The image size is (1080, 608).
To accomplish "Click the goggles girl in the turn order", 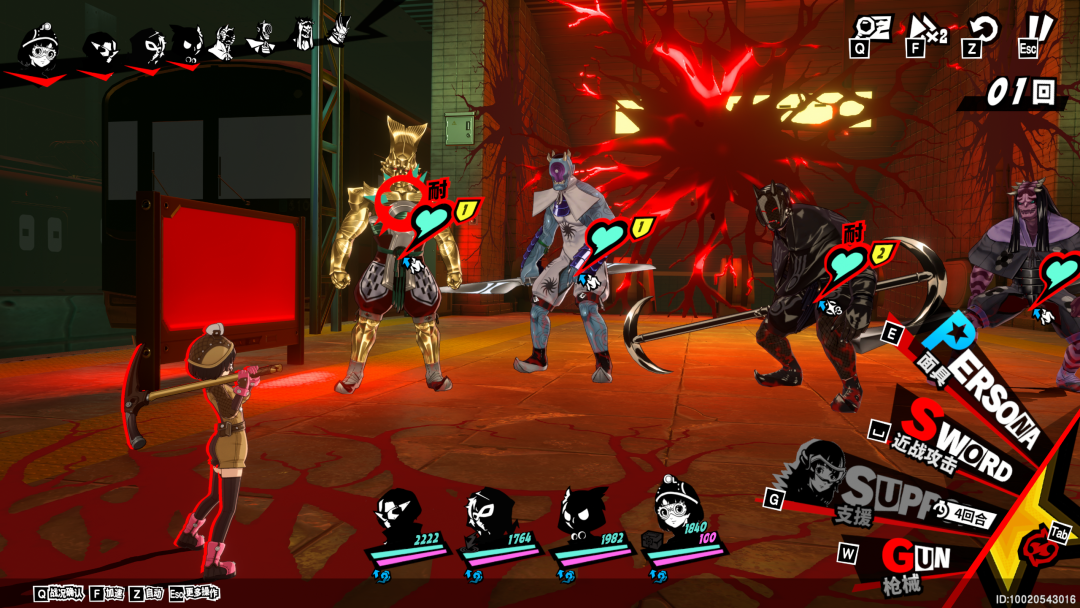I will (40, 45).
